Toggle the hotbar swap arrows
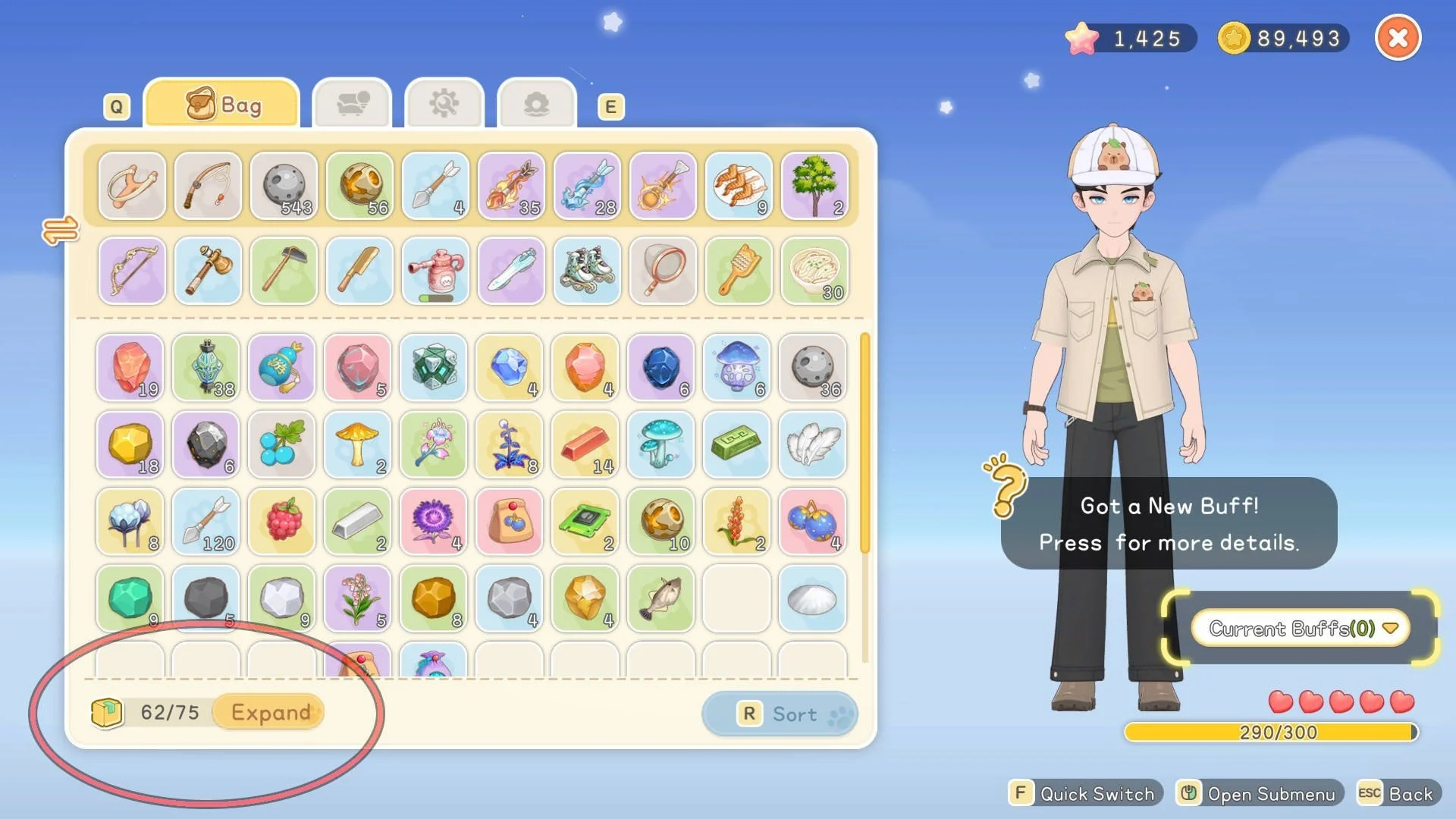 (60, 230)
